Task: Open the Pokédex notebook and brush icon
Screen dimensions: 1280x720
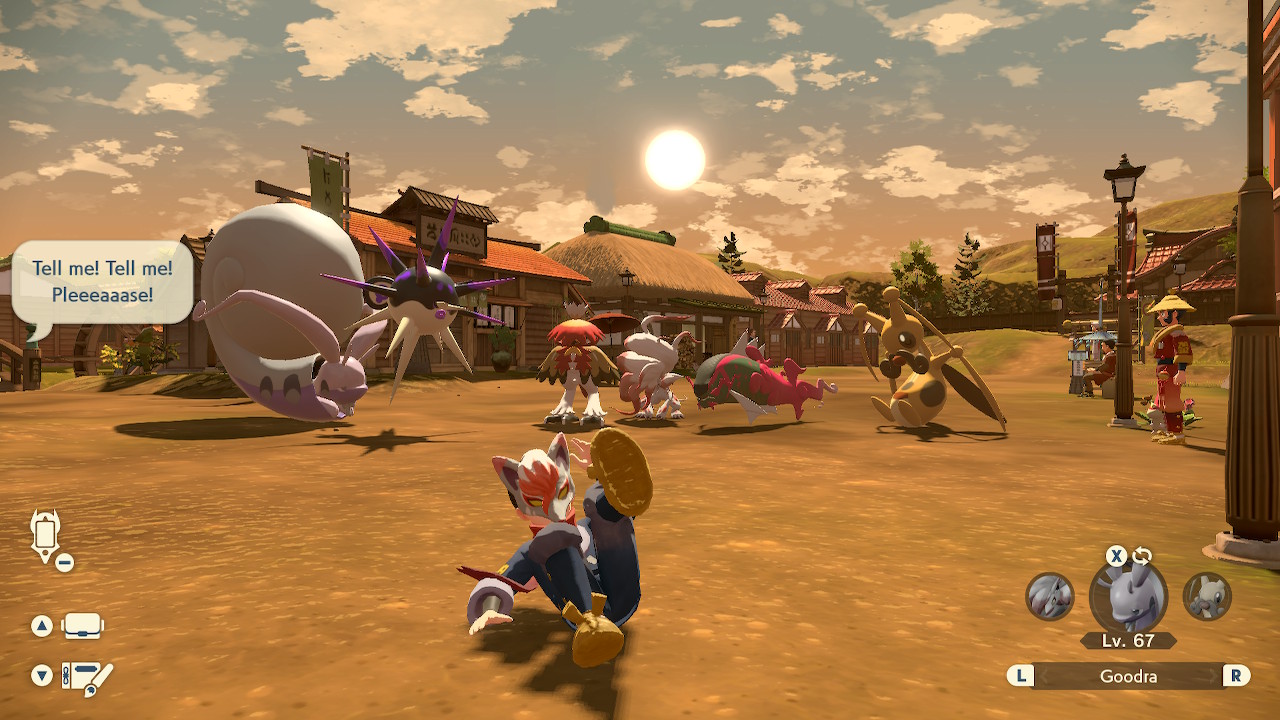Action: pyautogui.click(x=88, y=677)
